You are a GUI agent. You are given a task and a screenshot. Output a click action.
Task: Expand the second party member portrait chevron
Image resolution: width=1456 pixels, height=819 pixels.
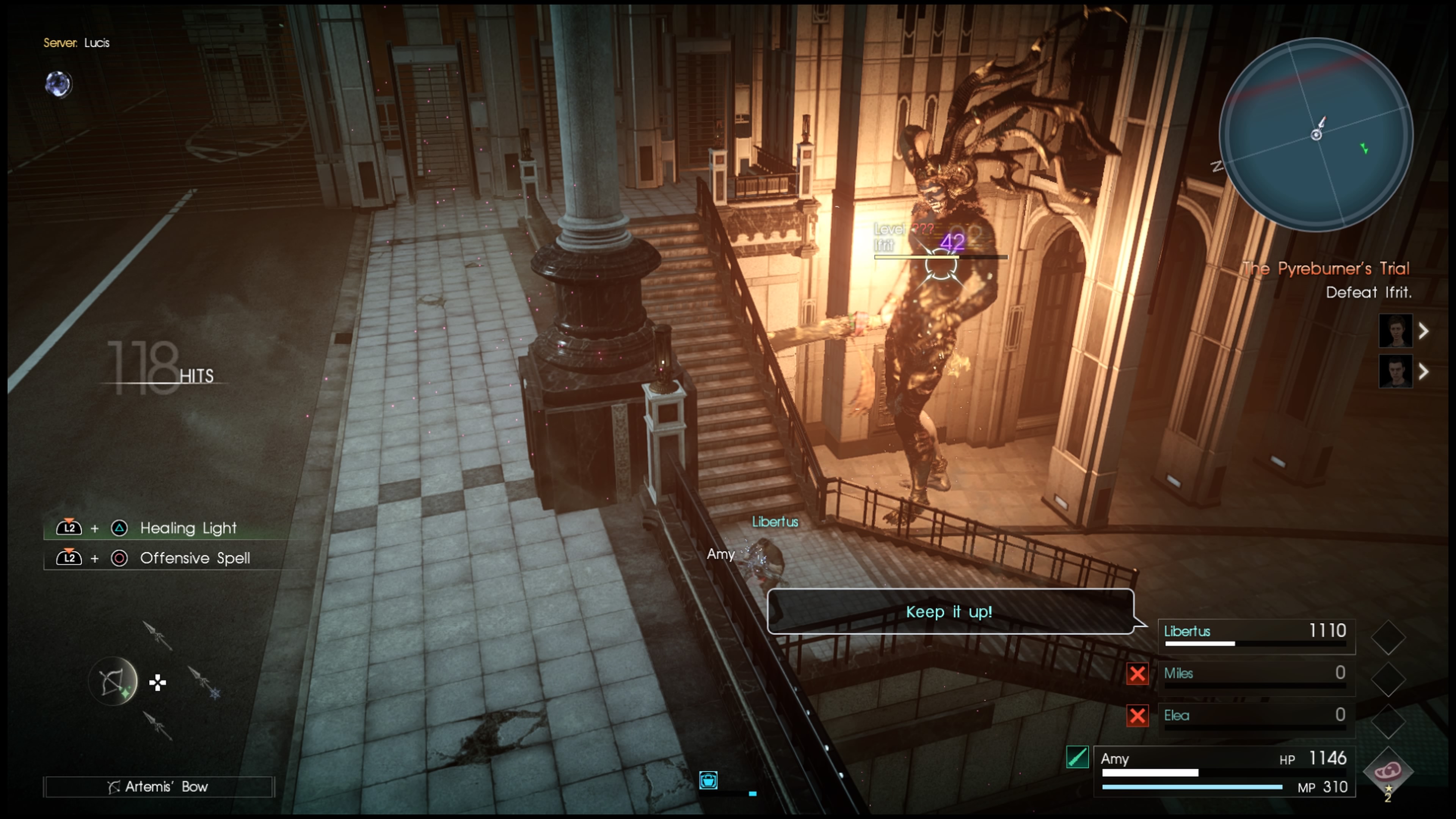click(x=1424, y=372)
